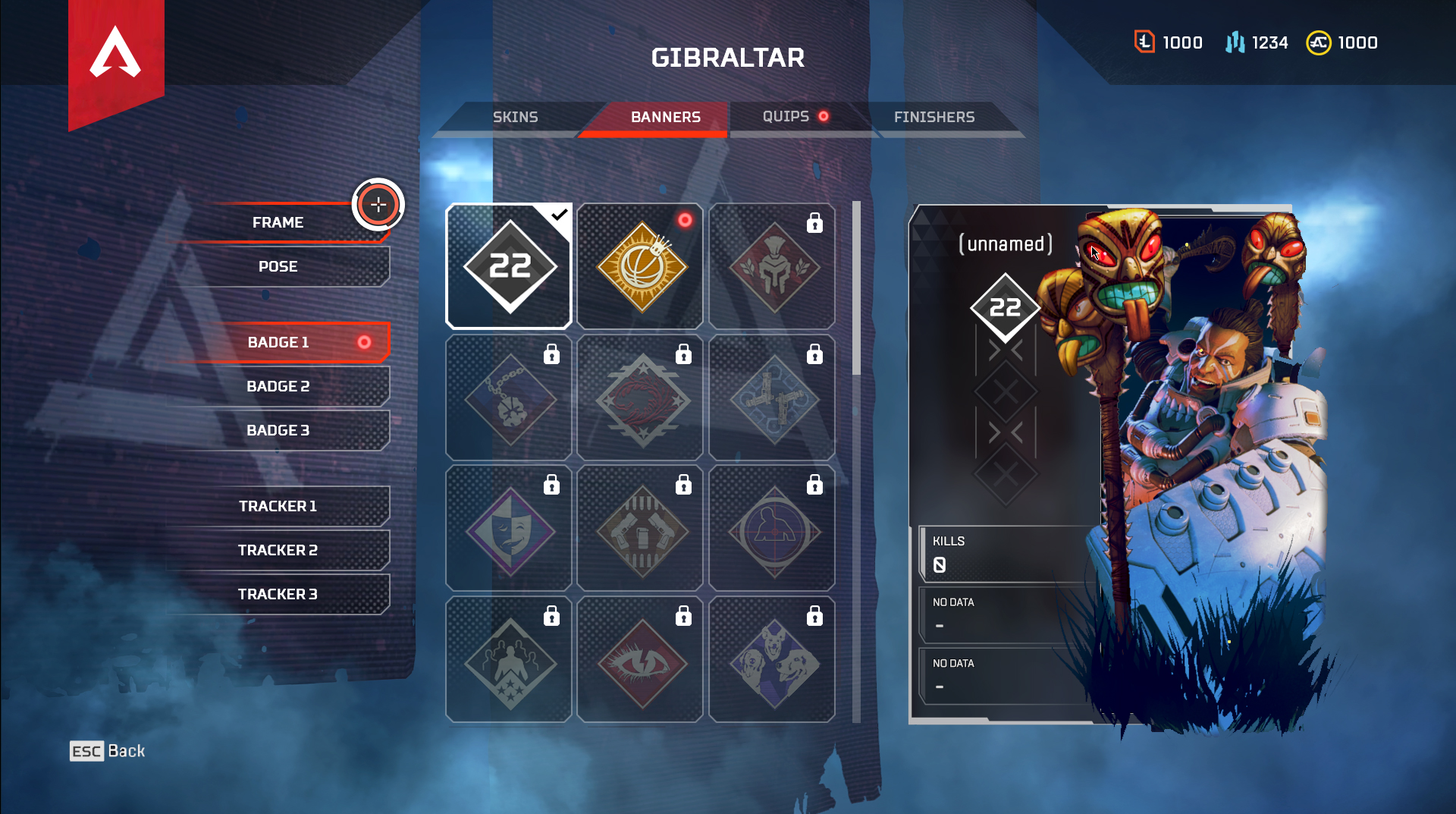
Task: Open the Tracker 1 slot
Action: pos(278,506)
